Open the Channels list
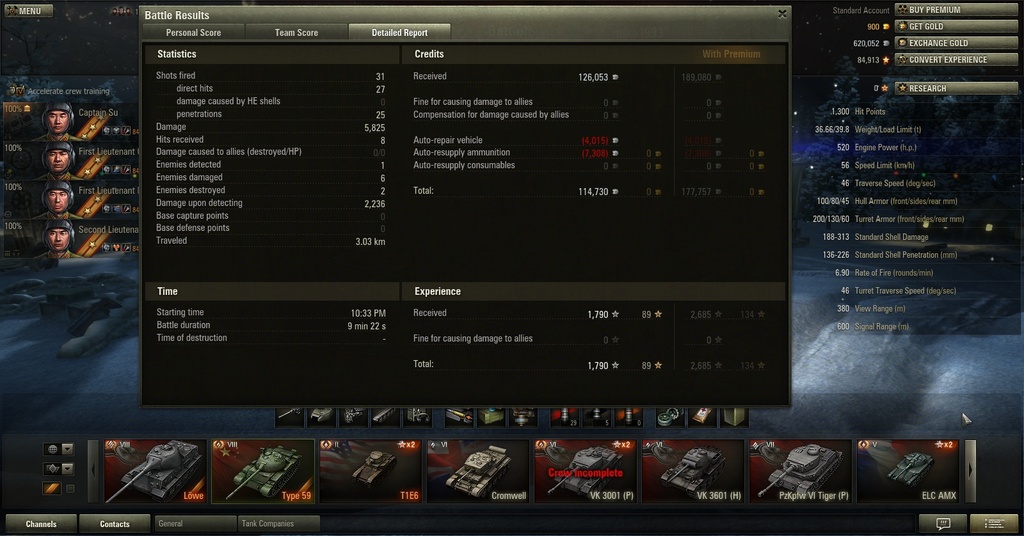The image size is (1024, 536). [x=41, y=523]
